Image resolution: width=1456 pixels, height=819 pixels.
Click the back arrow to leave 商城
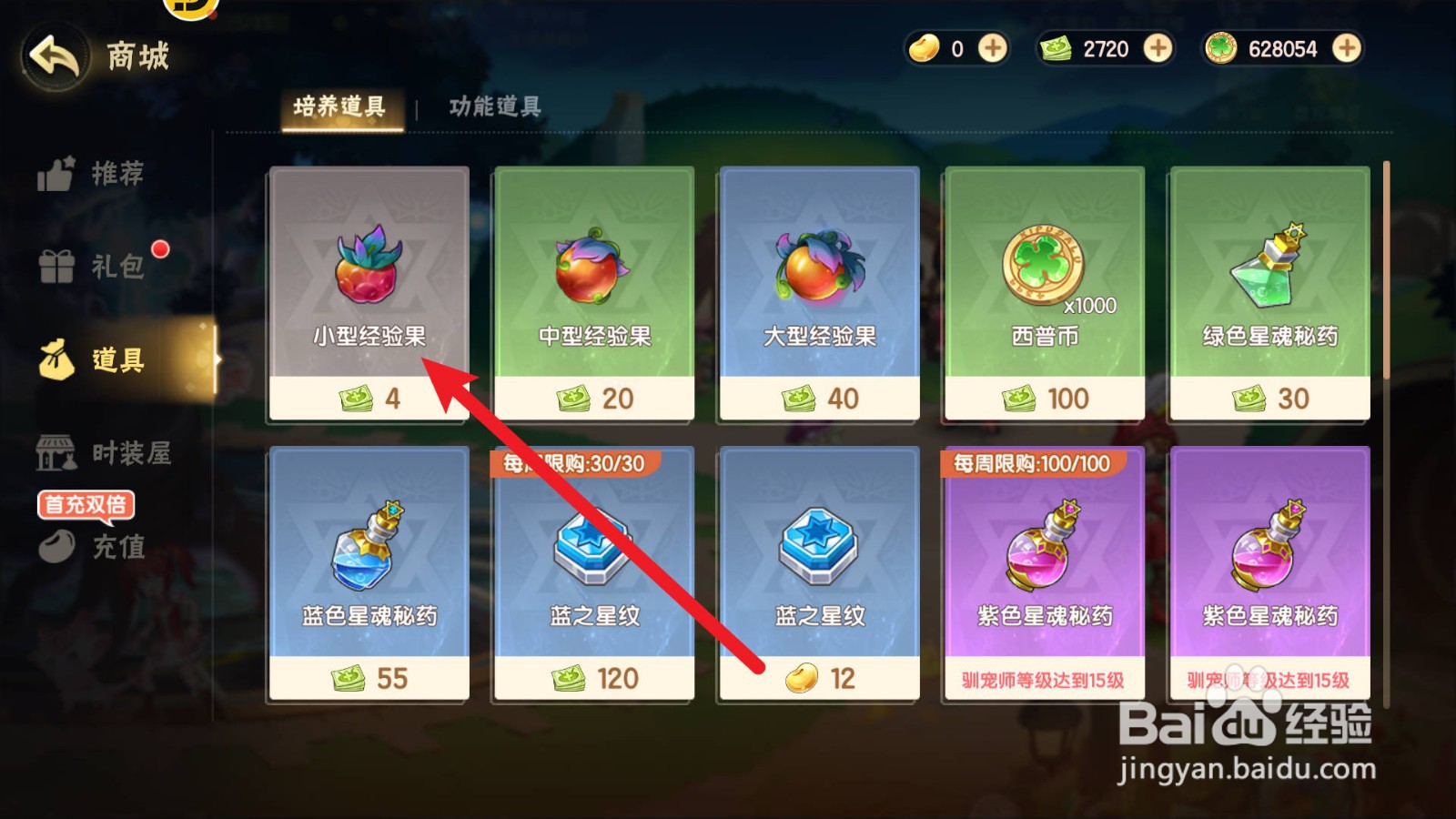(x=53, y=56)
